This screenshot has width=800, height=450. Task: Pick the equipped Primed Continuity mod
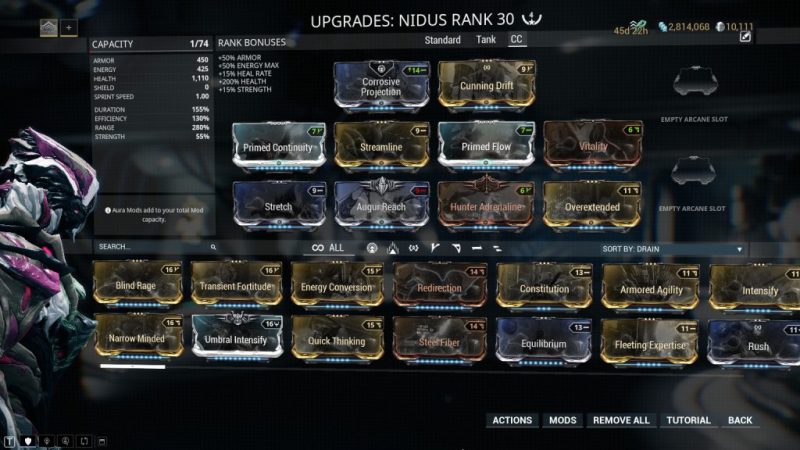[x=279, y=146]
